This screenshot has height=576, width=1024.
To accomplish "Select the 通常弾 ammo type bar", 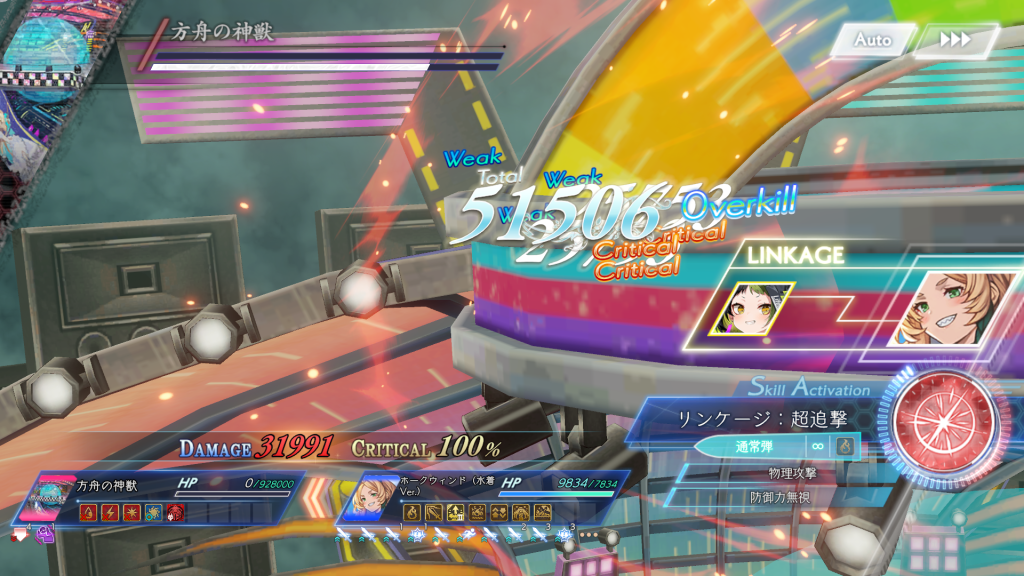I will coord(750,446).
